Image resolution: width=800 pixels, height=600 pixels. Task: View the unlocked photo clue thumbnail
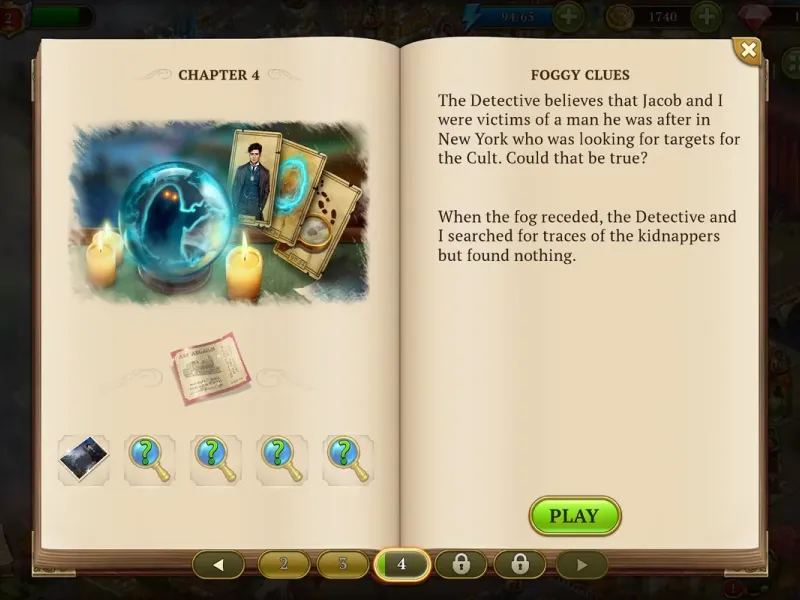[x=84, y=459]
